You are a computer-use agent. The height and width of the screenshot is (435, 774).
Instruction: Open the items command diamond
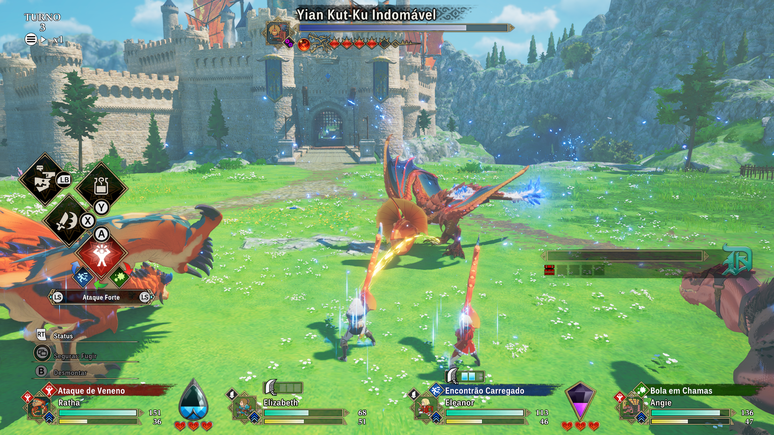pyautogui.click(x=102, y=187)
